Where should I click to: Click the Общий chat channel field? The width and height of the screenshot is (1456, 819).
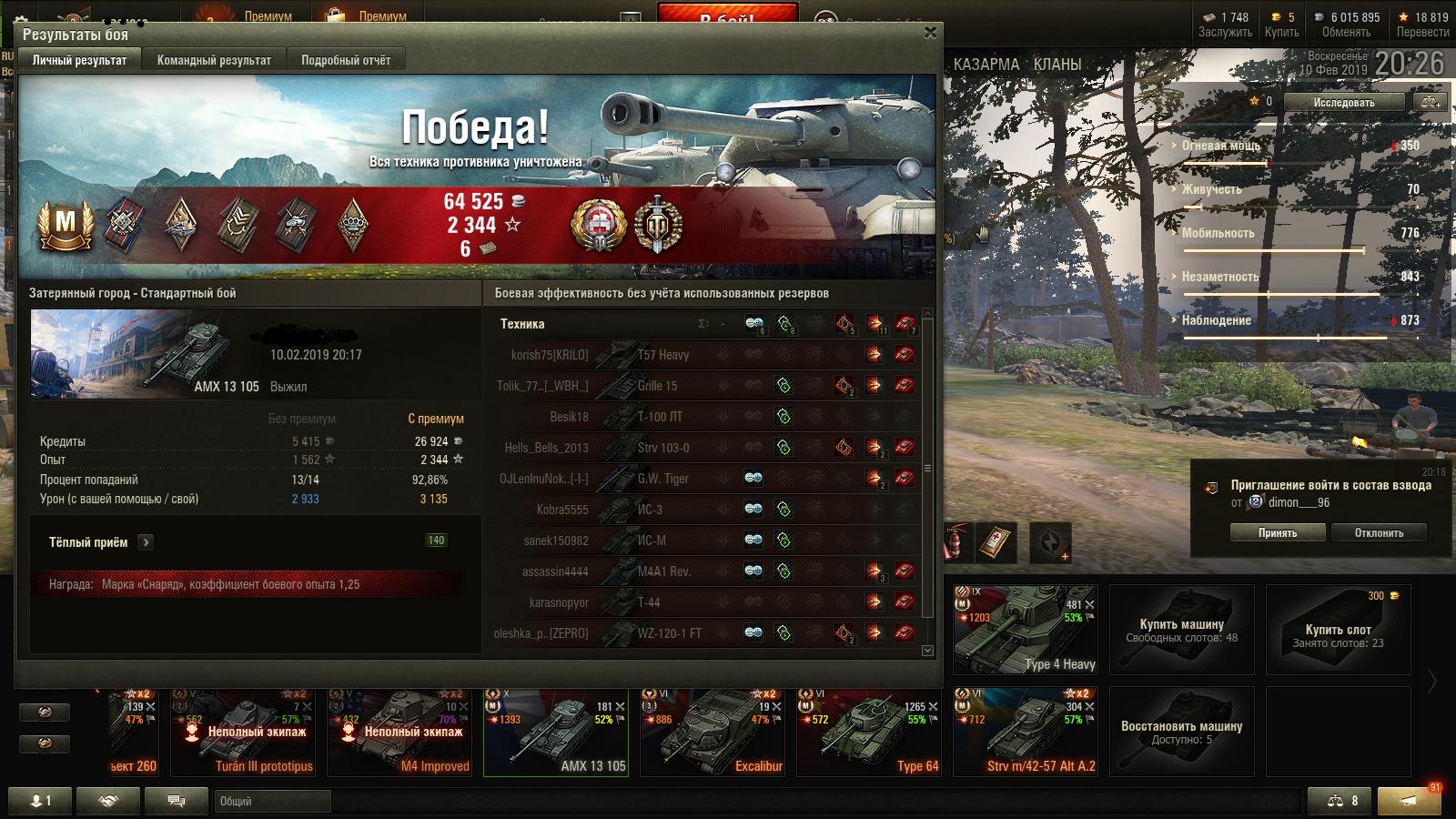pos(273,802)
